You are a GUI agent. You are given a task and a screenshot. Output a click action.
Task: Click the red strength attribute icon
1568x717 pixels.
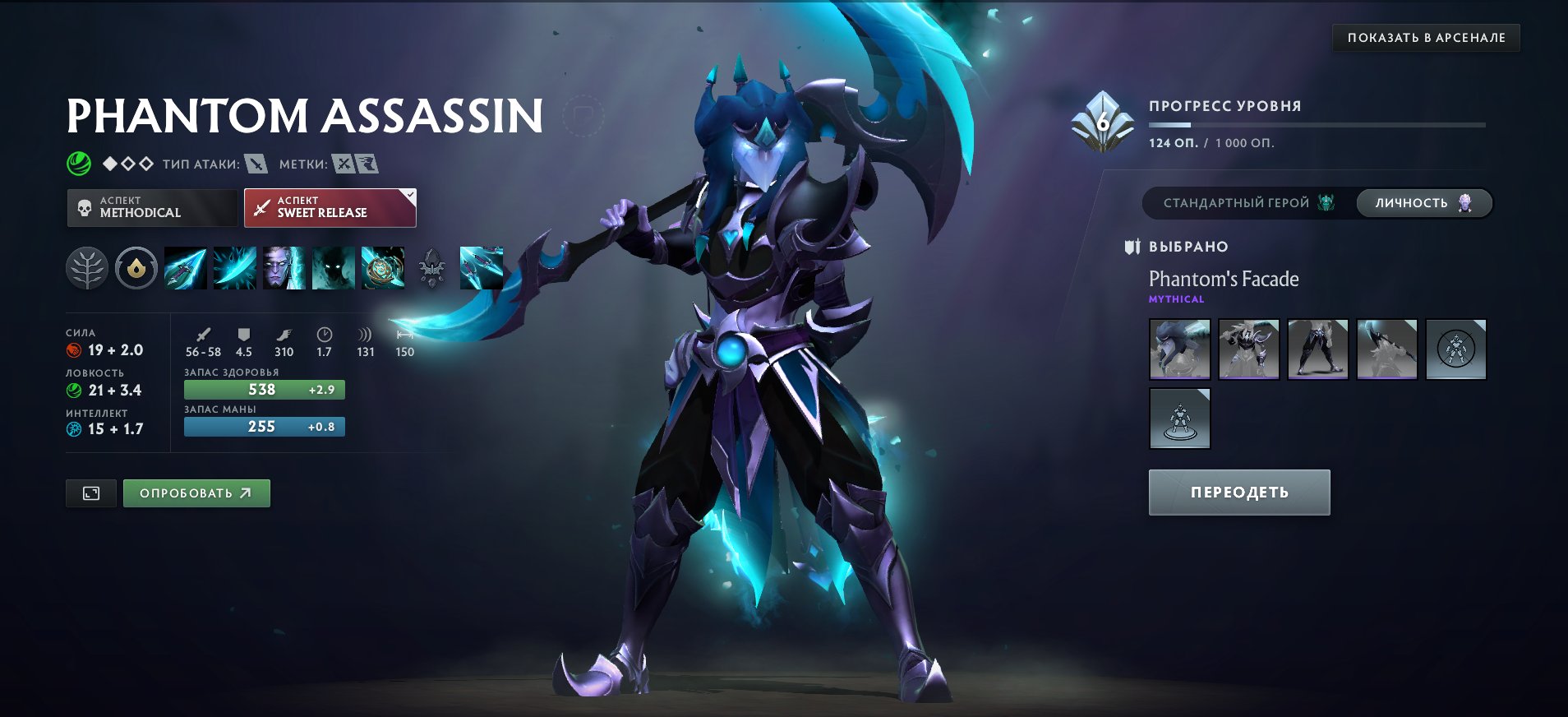pos(75,349)
